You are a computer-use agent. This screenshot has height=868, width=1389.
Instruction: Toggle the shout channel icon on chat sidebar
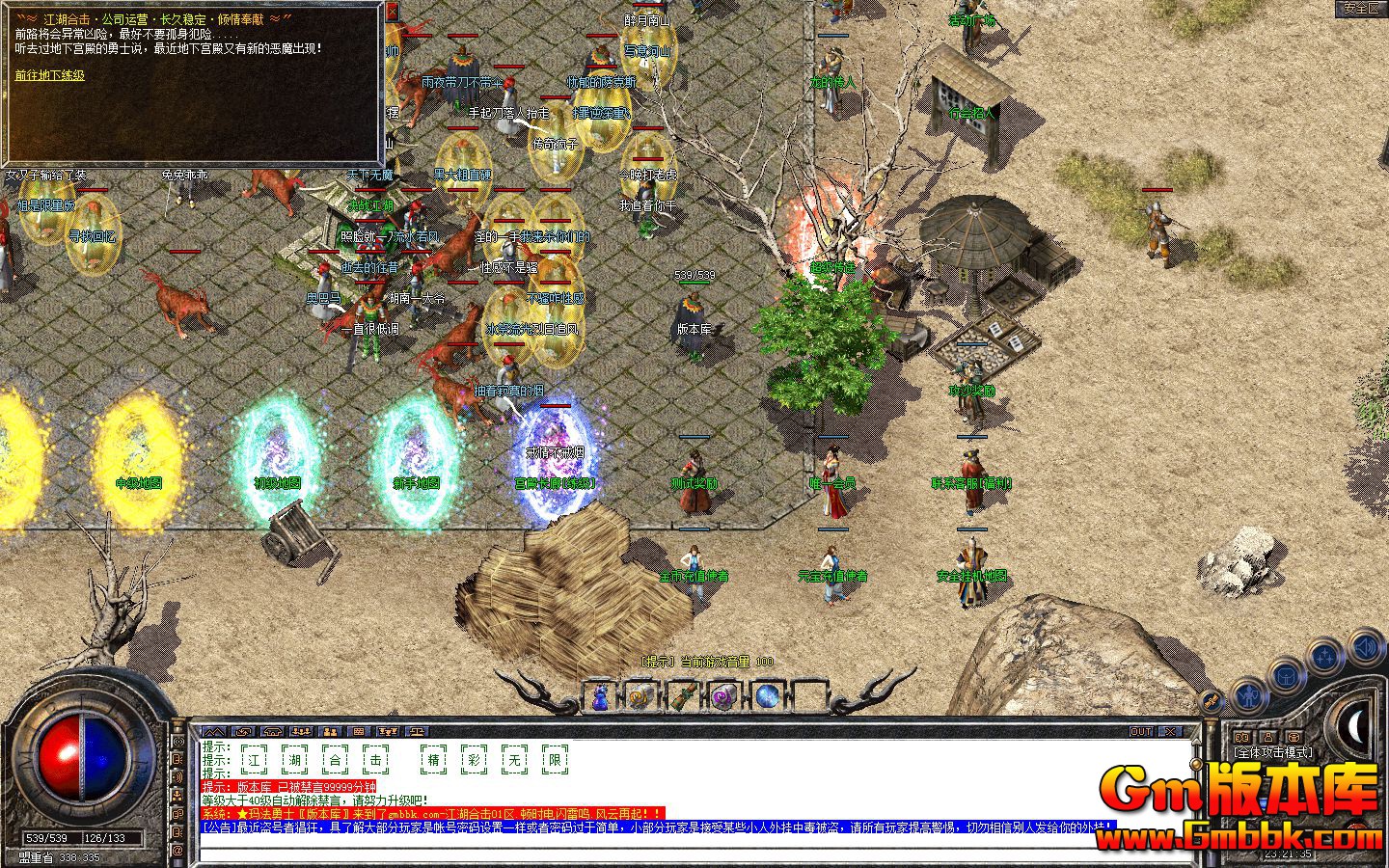tap(177, 774)
